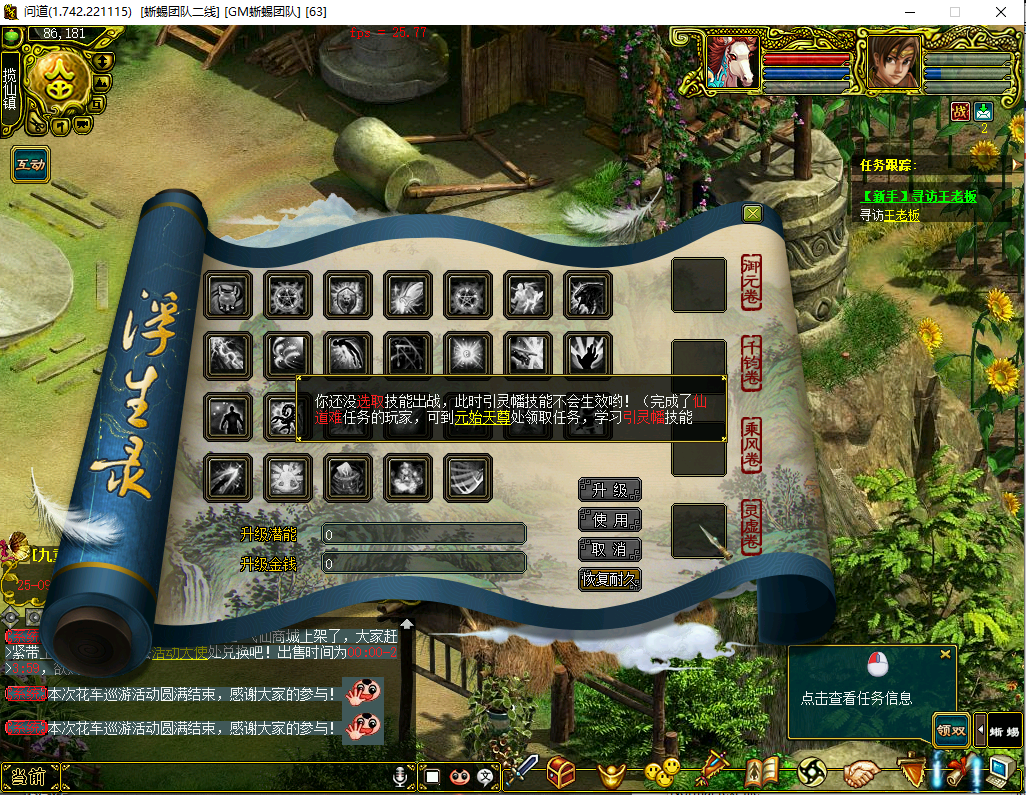Screen dimensions: 1026x795
Task: Click the 升级 upgrade button
Action: point(609,490)
